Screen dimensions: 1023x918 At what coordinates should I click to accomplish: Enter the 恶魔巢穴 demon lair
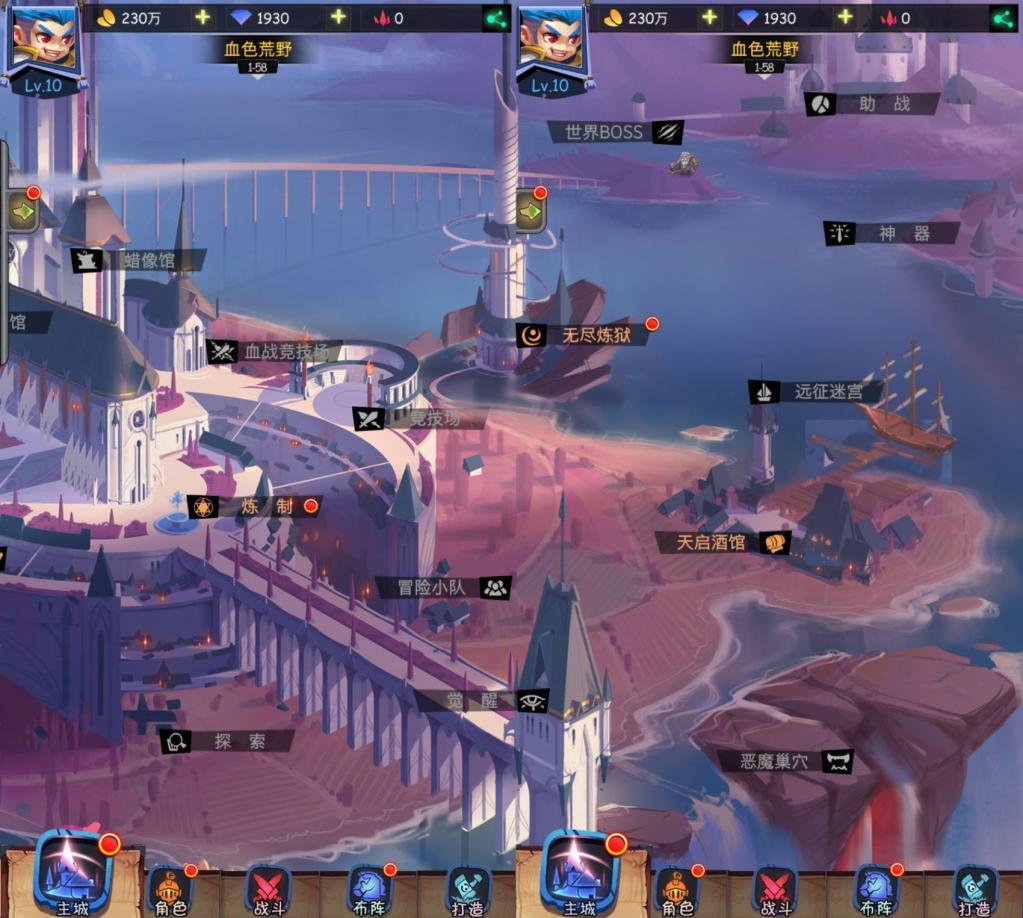click(787, 761)
